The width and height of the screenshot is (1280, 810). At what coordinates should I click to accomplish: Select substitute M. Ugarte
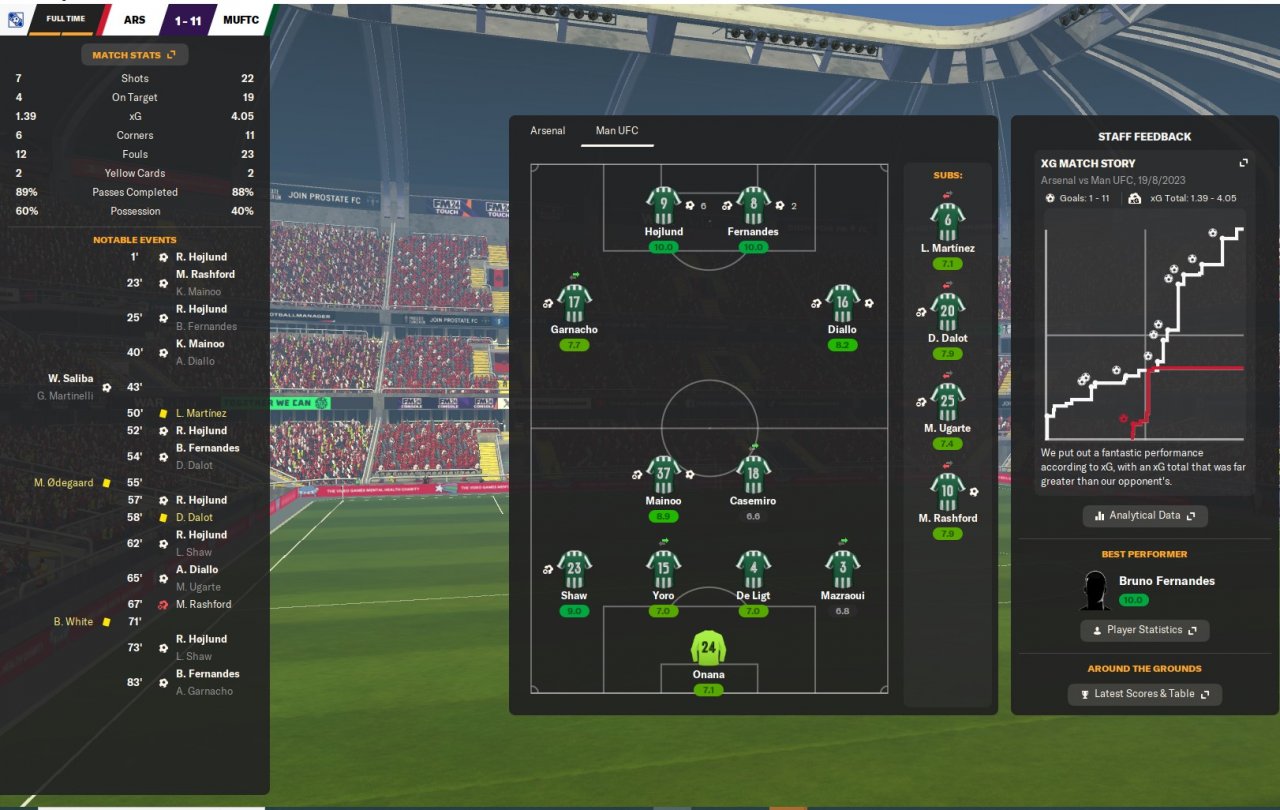tap(946, 402)
